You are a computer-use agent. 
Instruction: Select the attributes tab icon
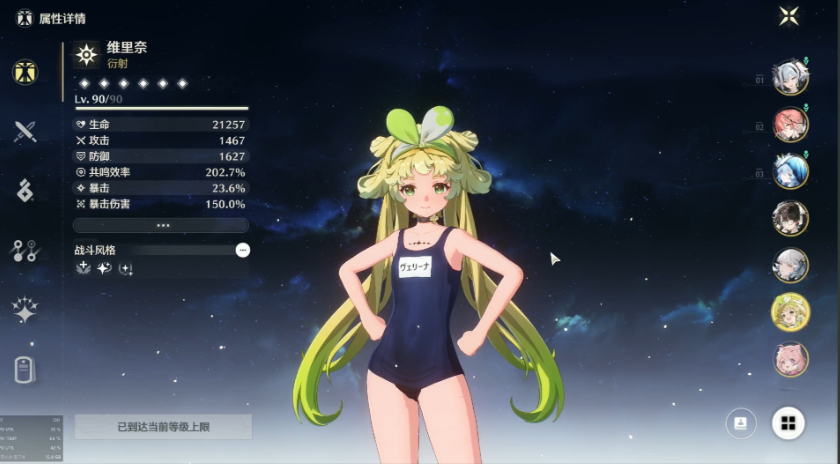[x=25, y=72]
